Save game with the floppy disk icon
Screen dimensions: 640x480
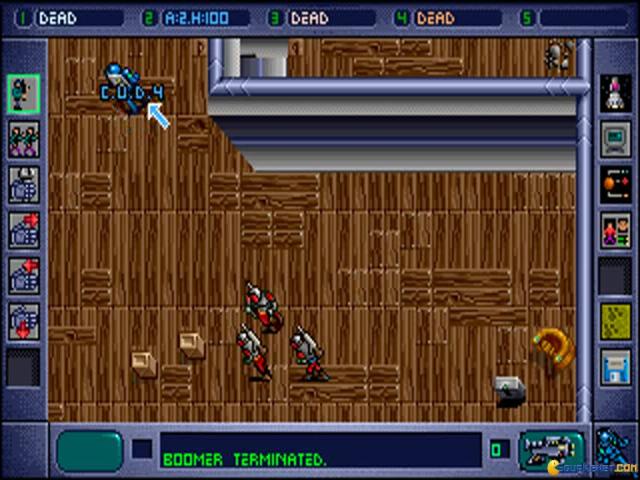(615, 366)
